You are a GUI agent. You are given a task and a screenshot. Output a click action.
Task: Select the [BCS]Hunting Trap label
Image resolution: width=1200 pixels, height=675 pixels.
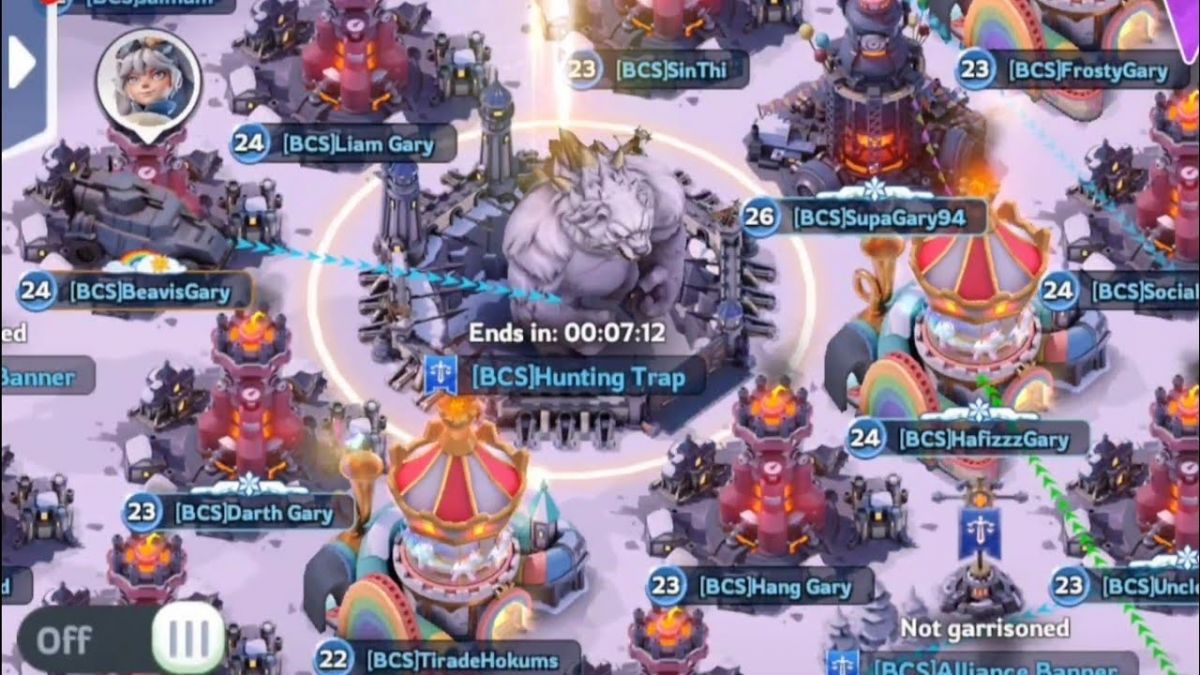tap(565, 377)
